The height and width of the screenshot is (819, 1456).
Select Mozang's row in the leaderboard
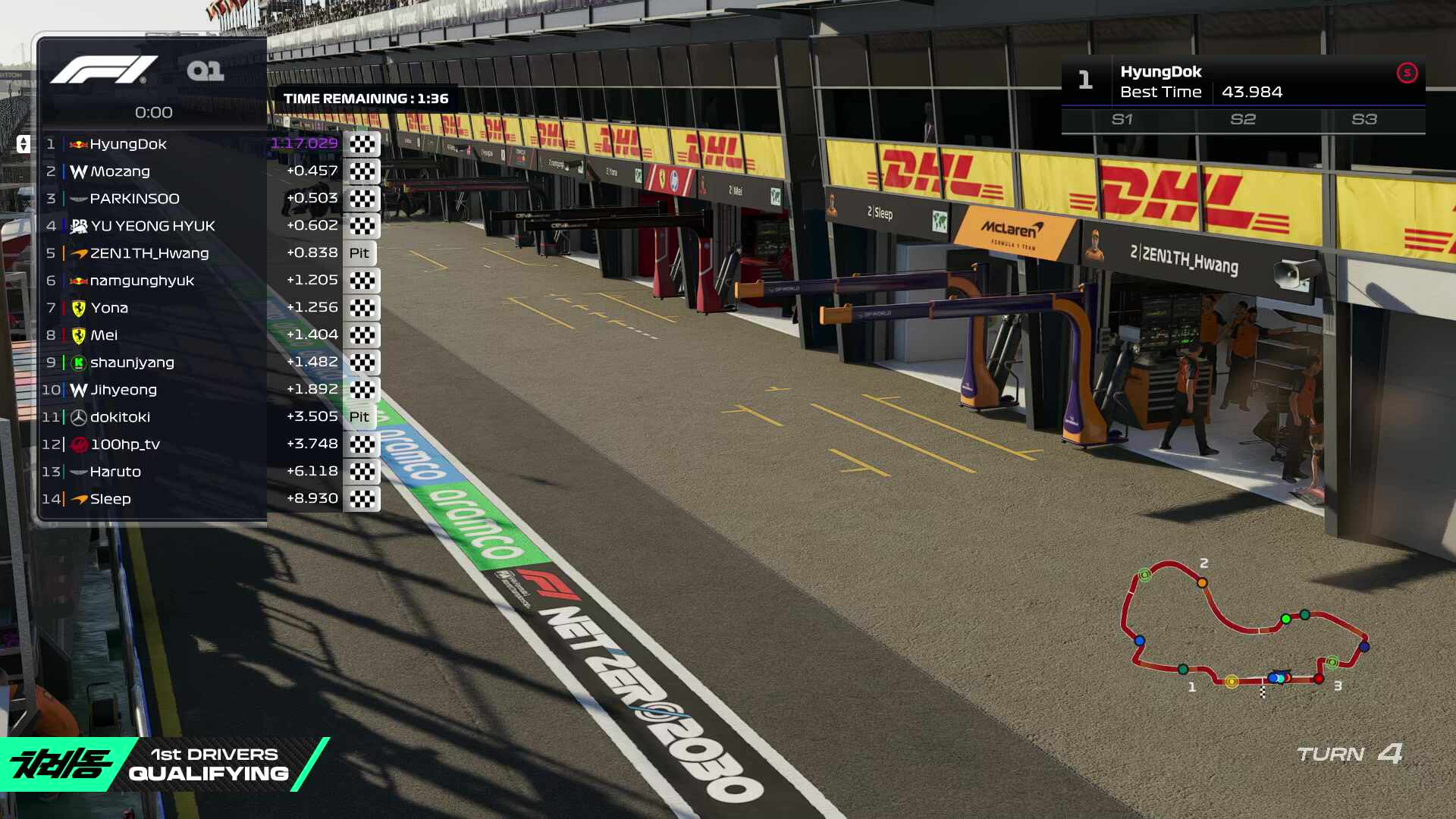click(x=120, y=171)
